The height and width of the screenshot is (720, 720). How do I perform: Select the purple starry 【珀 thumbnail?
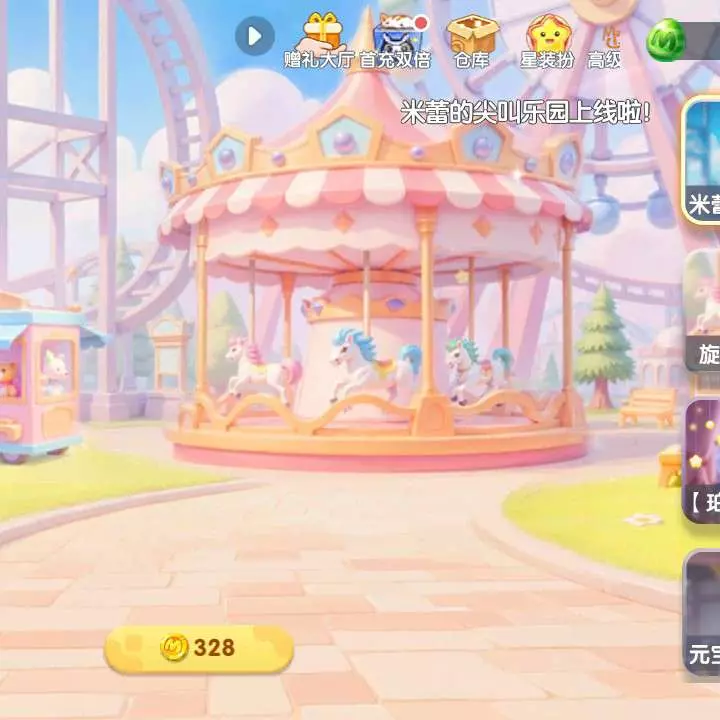coord(702,462)
